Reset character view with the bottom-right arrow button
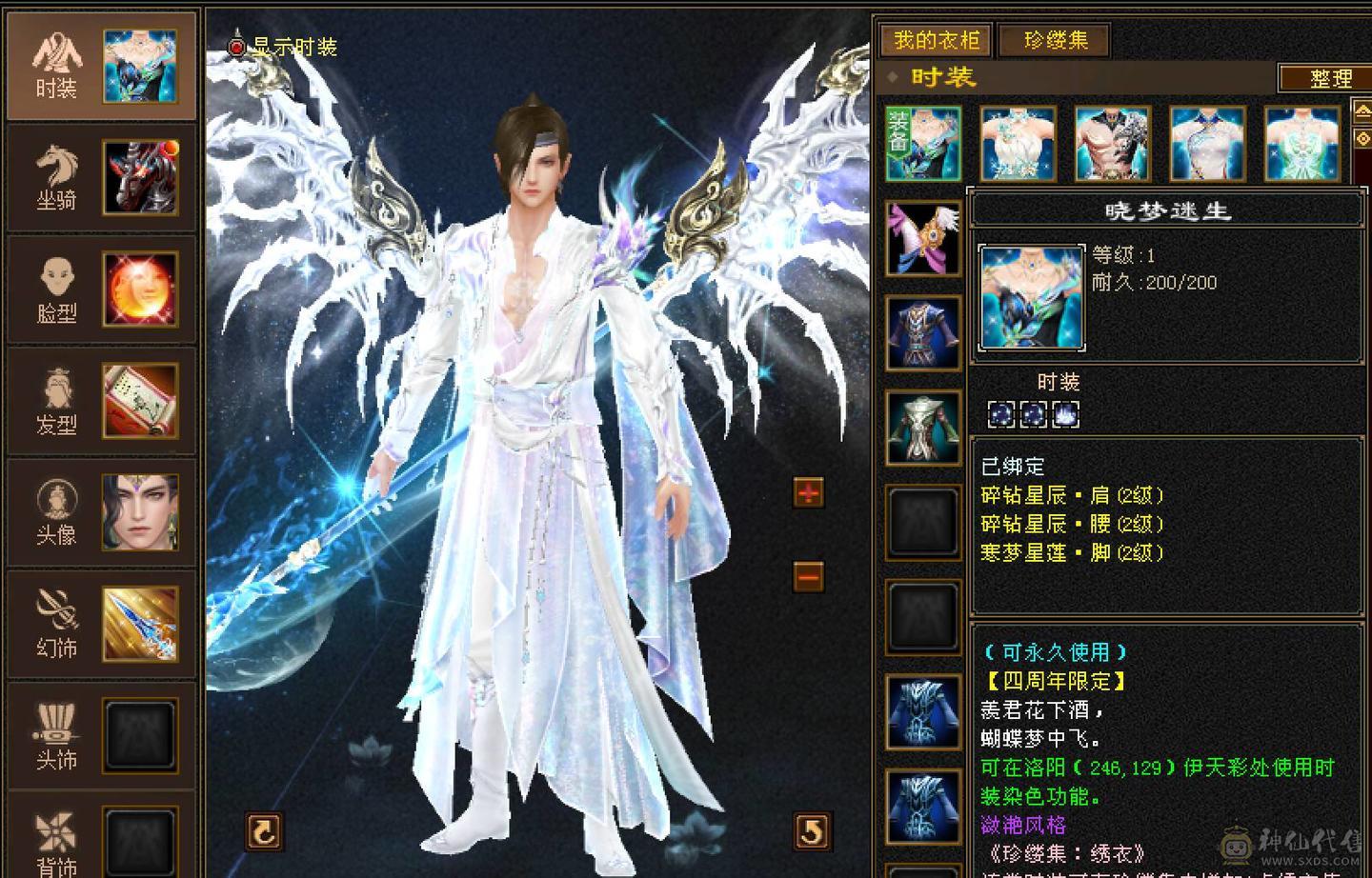The image size is (1372, 878). click(x=809, y=830)
